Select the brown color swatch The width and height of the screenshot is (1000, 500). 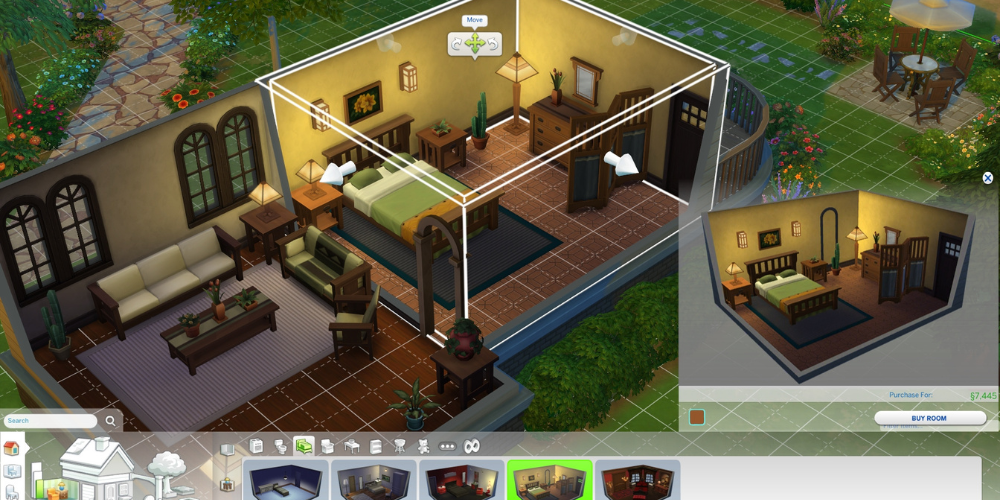click(x=697, y=417)
